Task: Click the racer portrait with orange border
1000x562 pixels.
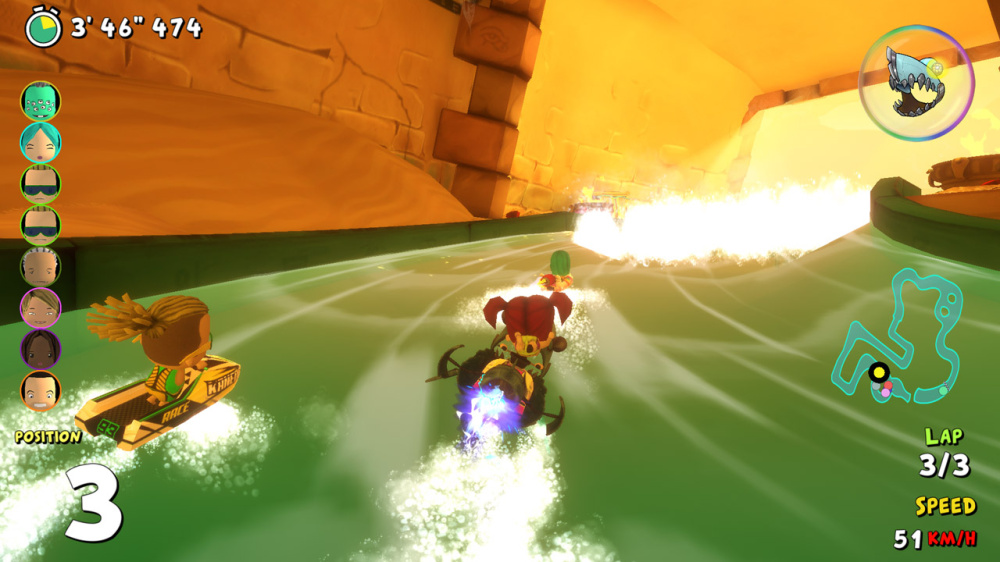Action: pos(41,390)
